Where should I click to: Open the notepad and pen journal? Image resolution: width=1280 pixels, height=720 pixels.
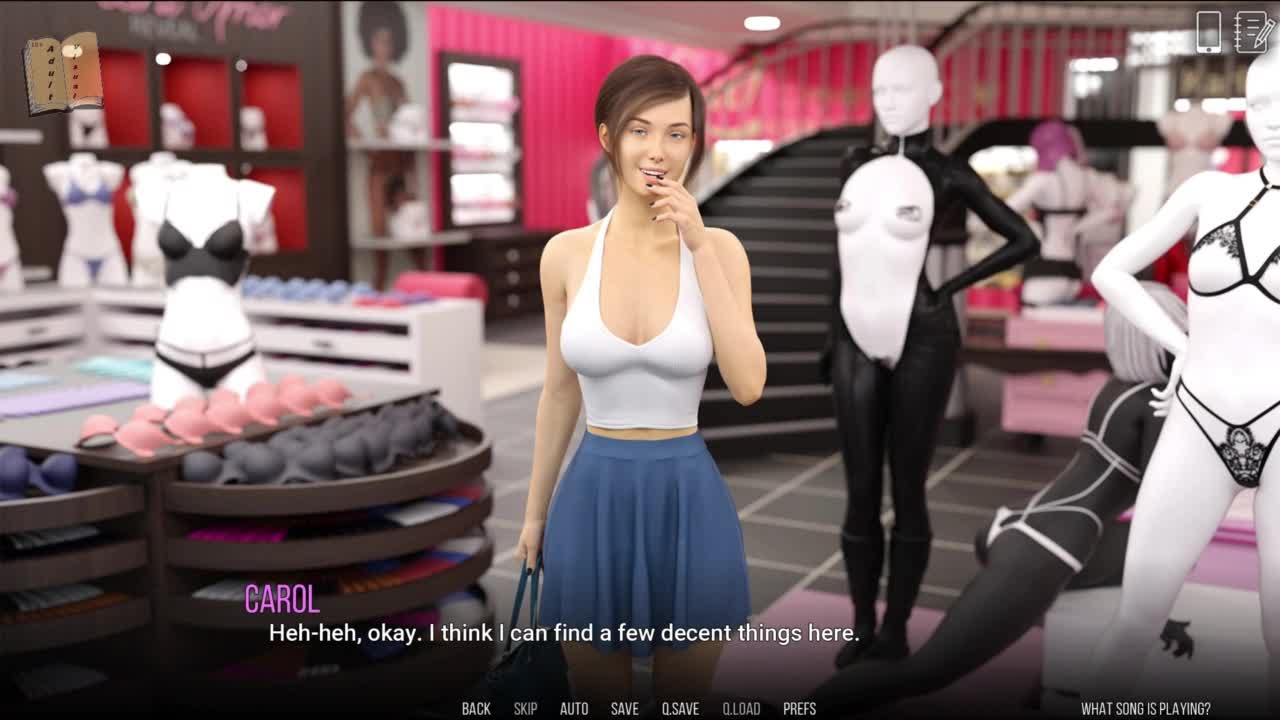pyautogui.click(x=1254, y=32)
